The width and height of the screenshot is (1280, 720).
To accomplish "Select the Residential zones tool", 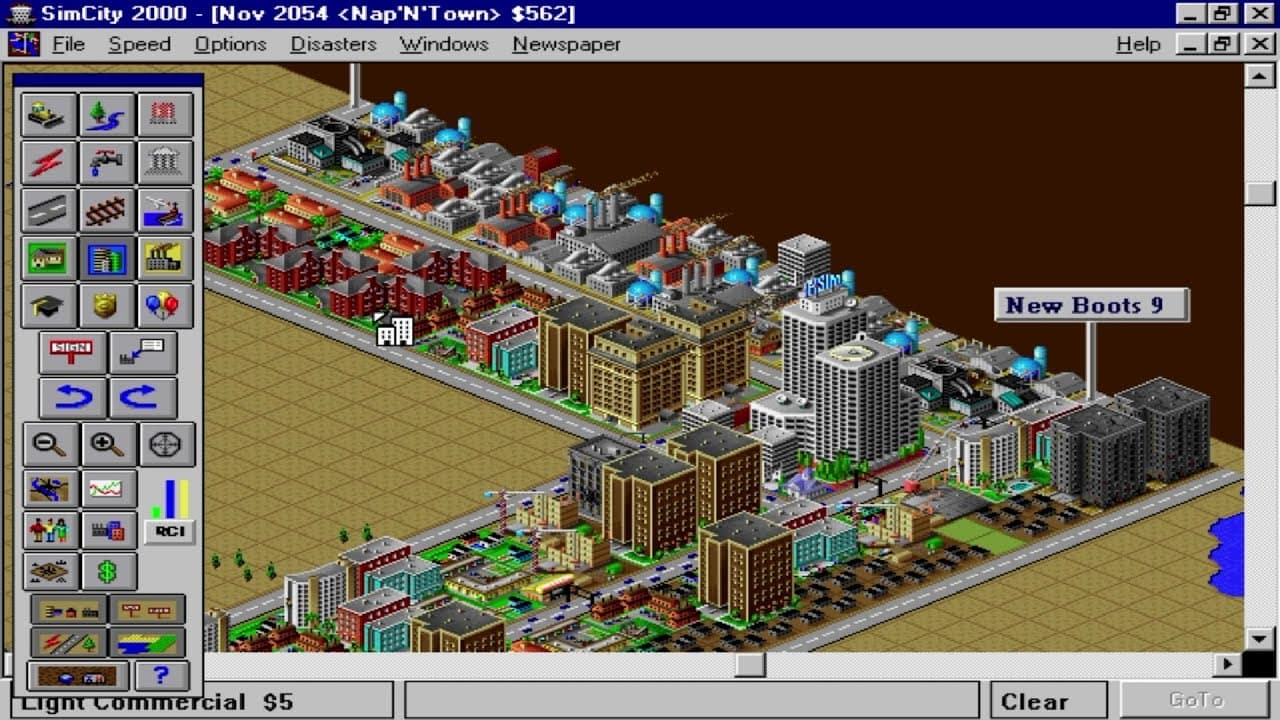I will (x=49, y=258).
